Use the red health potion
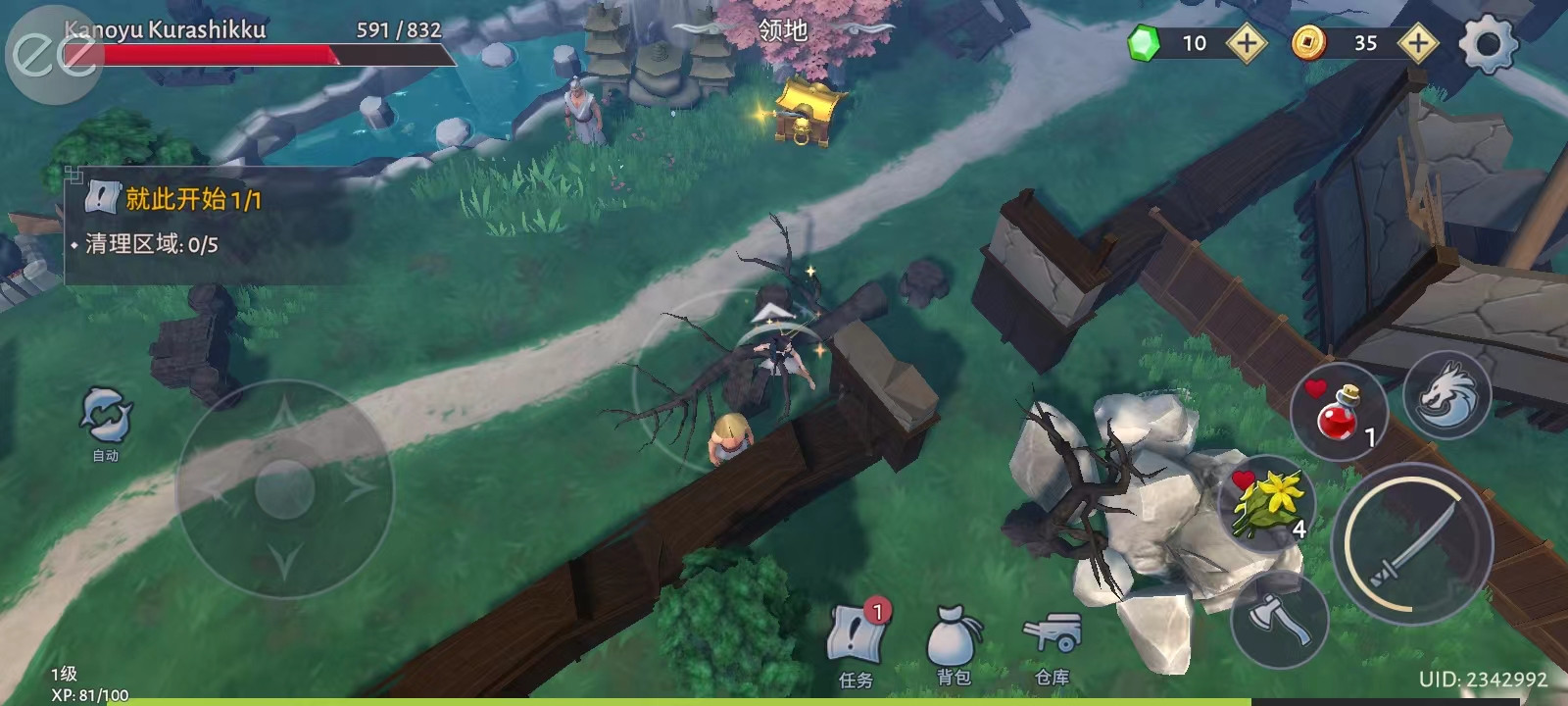The height and width of the screenshot is (706, 1568). pos(1339,413)
